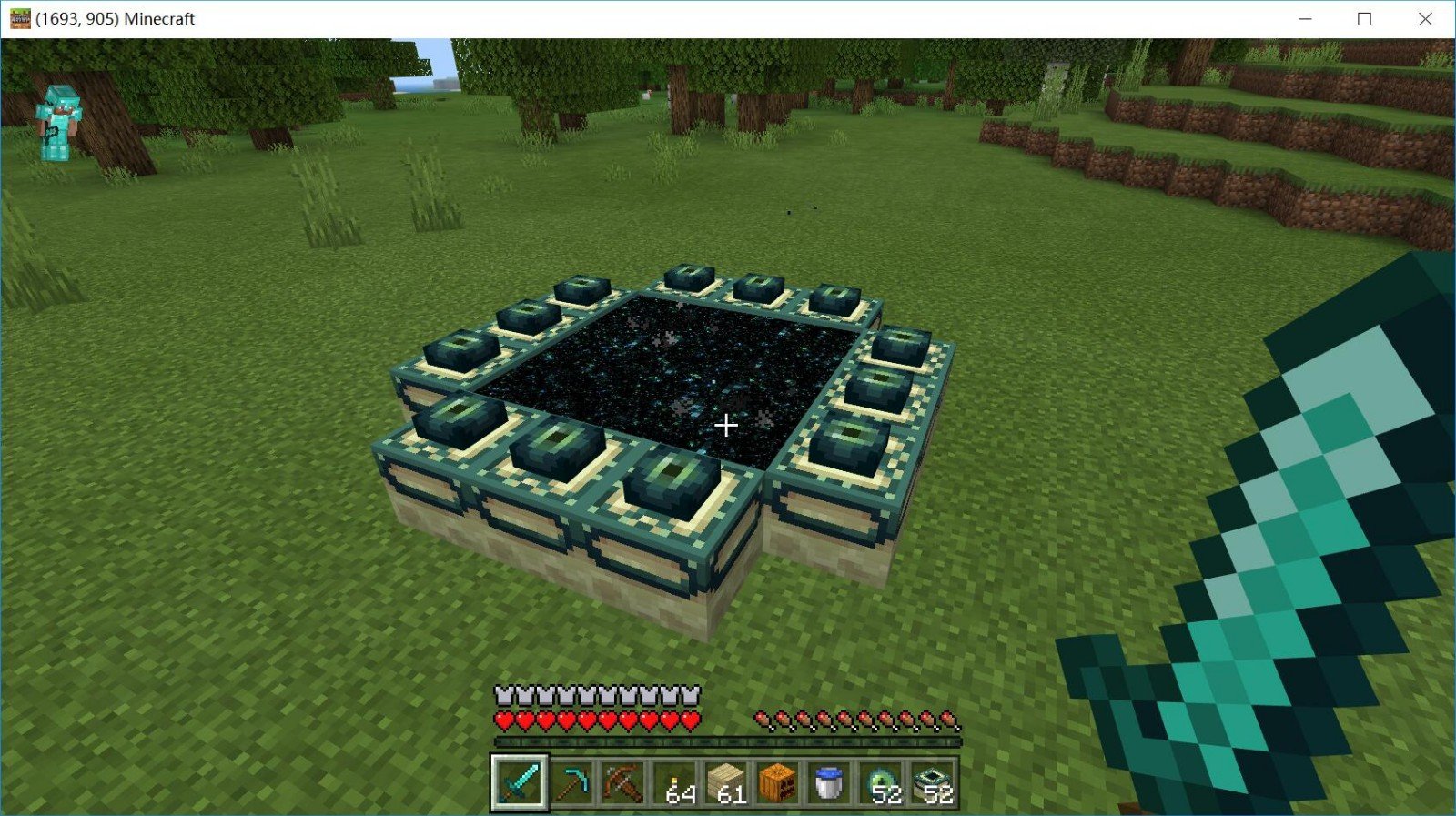Select the End Portal Frame stack
Viewport: 1456px width, 816px height.
933,782
